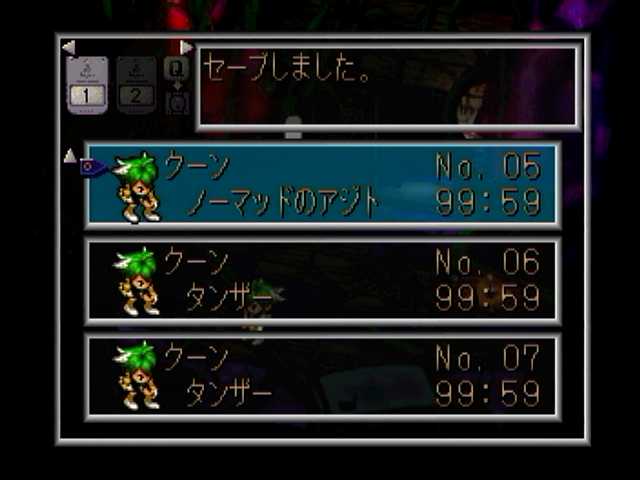
Task: Select the Q quick-save icon
Action: coord(177,68)
